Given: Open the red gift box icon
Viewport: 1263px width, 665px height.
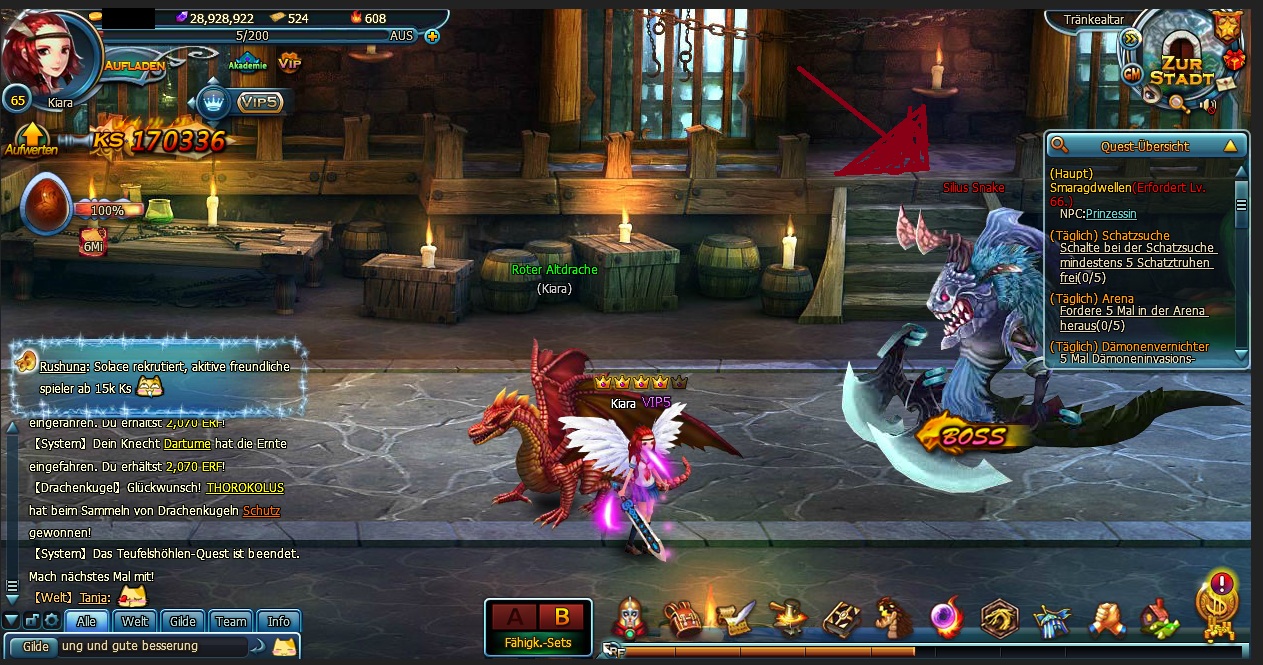Looking at the screenshot, I should click(x=1235, y=59).
